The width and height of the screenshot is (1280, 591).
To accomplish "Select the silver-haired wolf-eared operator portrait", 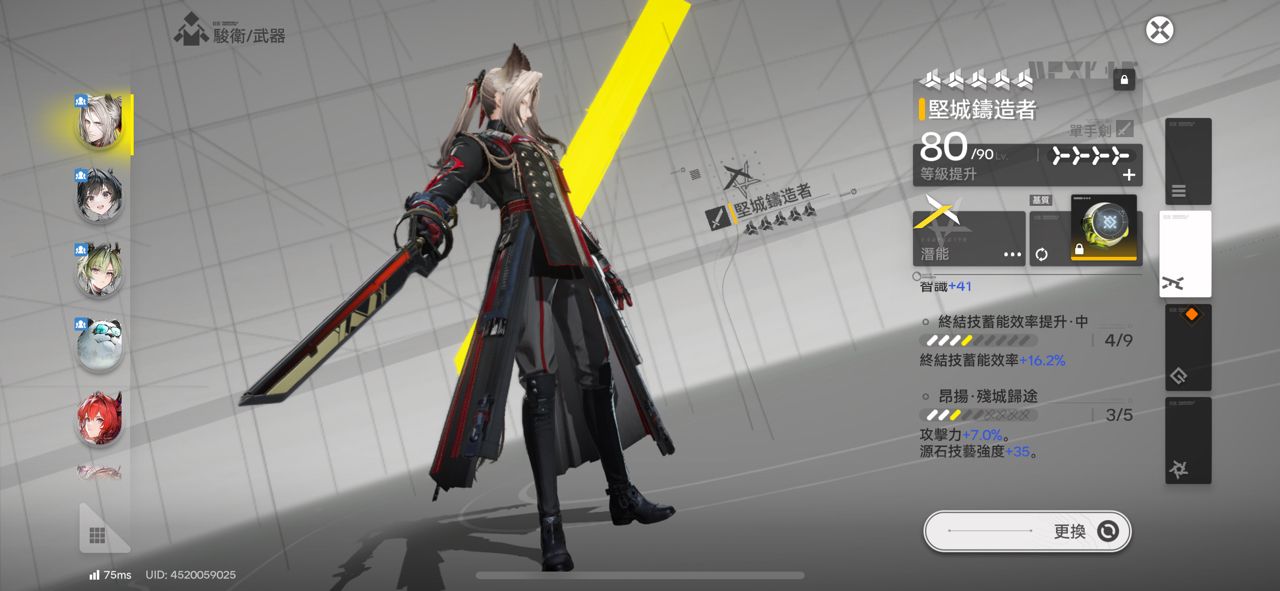I will click(x=100, y=124).
